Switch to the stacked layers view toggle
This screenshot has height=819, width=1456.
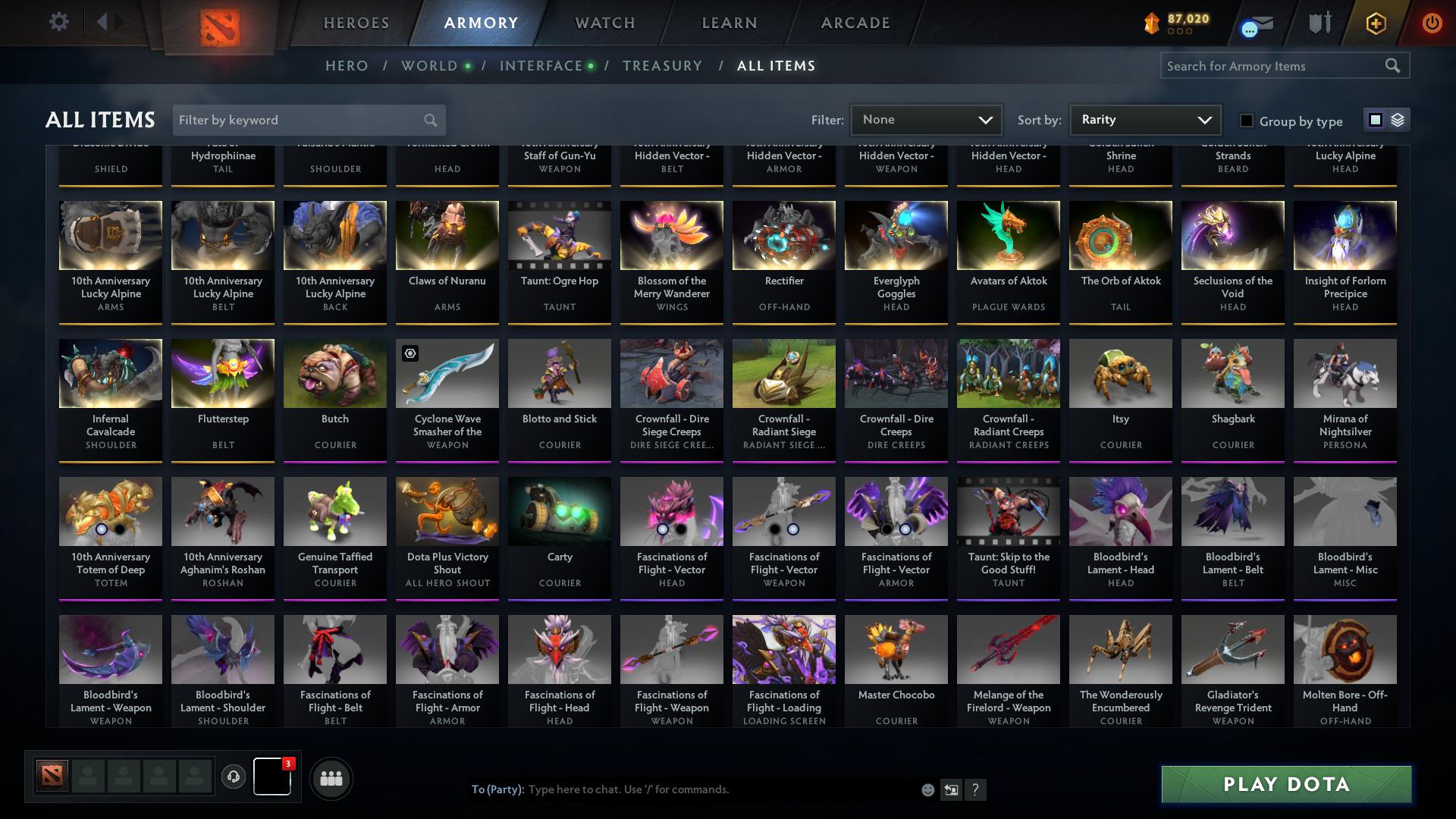pos(1398,120)
